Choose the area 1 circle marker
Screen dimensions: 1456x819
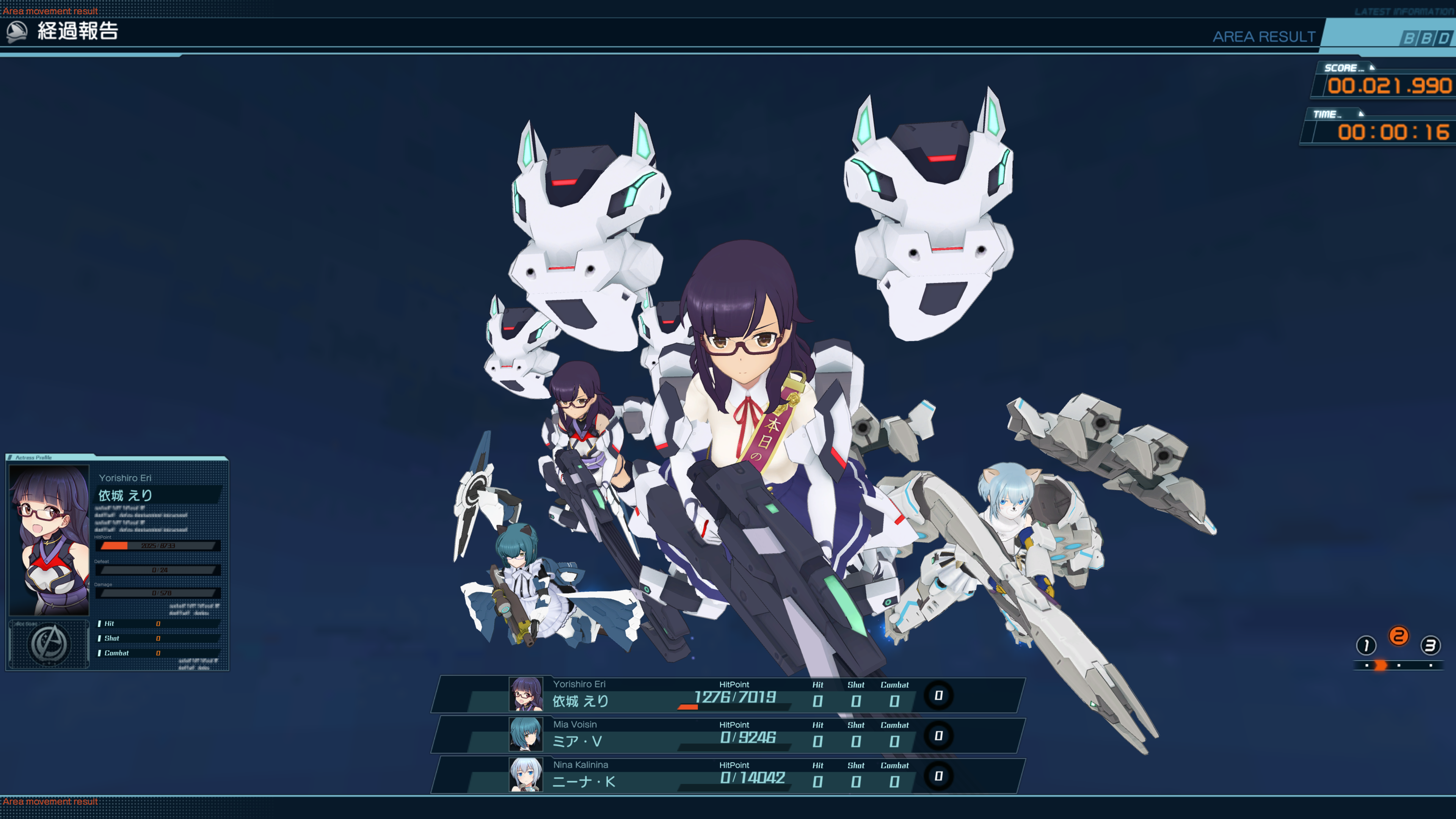[1365, 645]
